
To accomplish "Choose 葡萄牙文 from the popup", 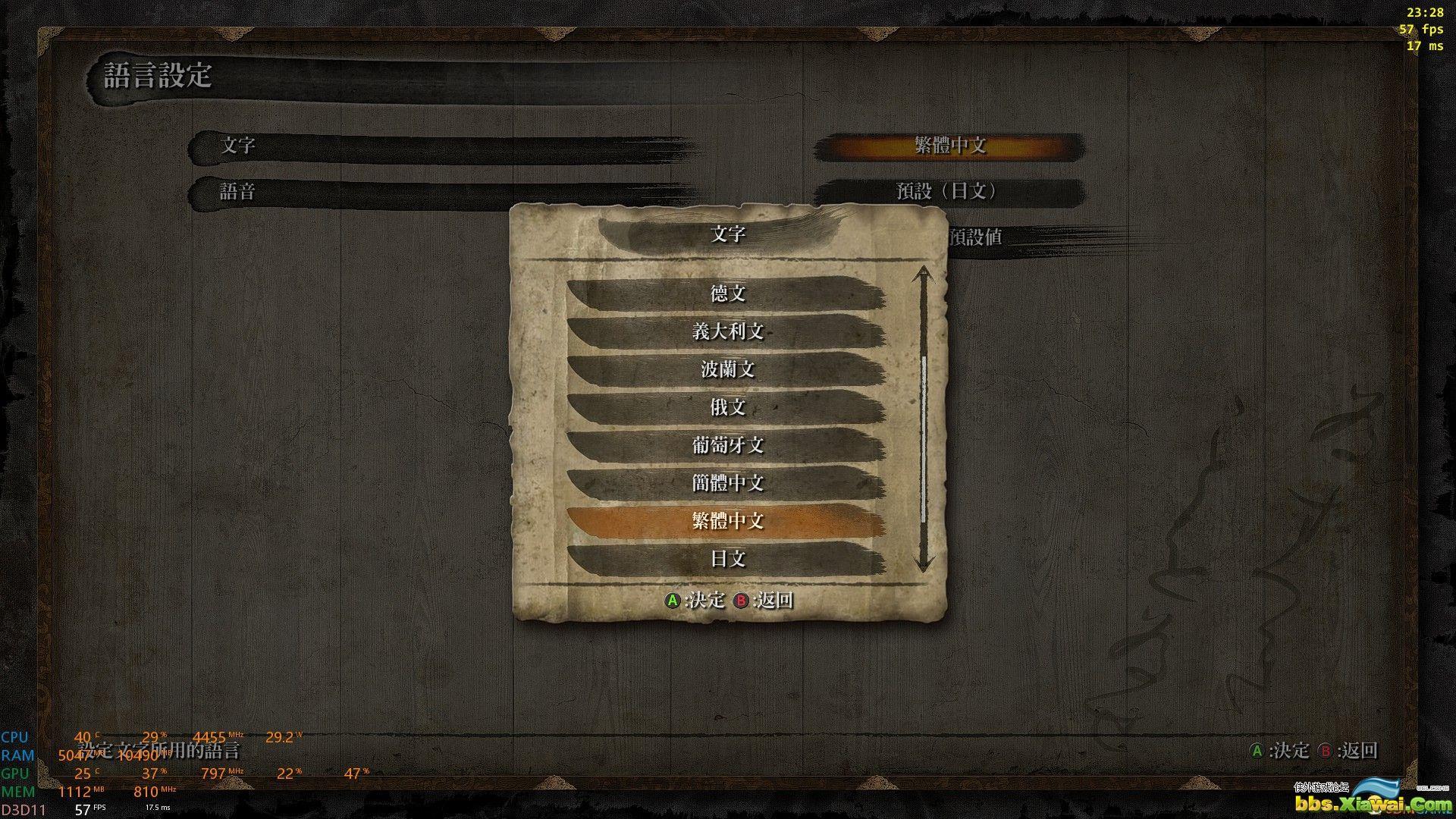I will 726,445.
